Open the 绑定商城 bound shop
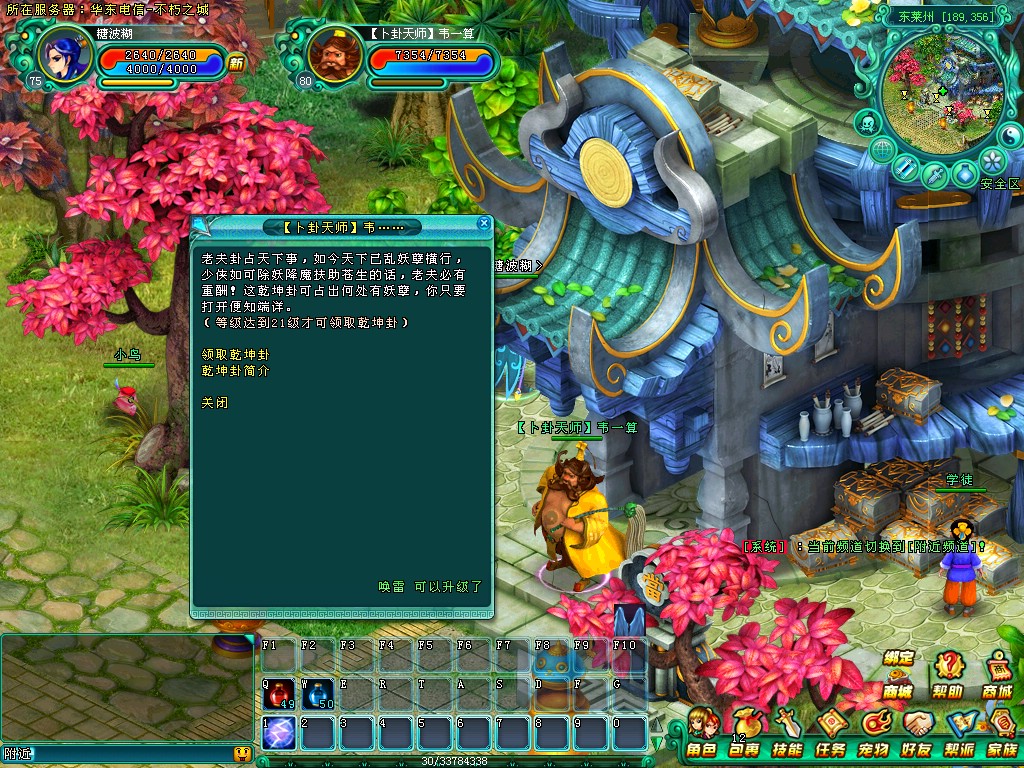This screenshot has width=1024, height=768. (x=898, y=674)
